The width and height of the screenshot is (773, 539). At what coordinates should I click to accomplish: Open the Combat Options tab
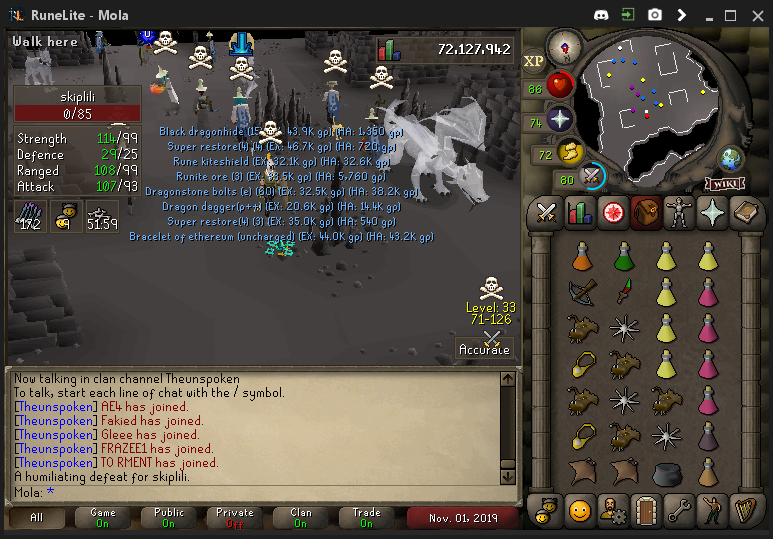(x=547, y=213)
